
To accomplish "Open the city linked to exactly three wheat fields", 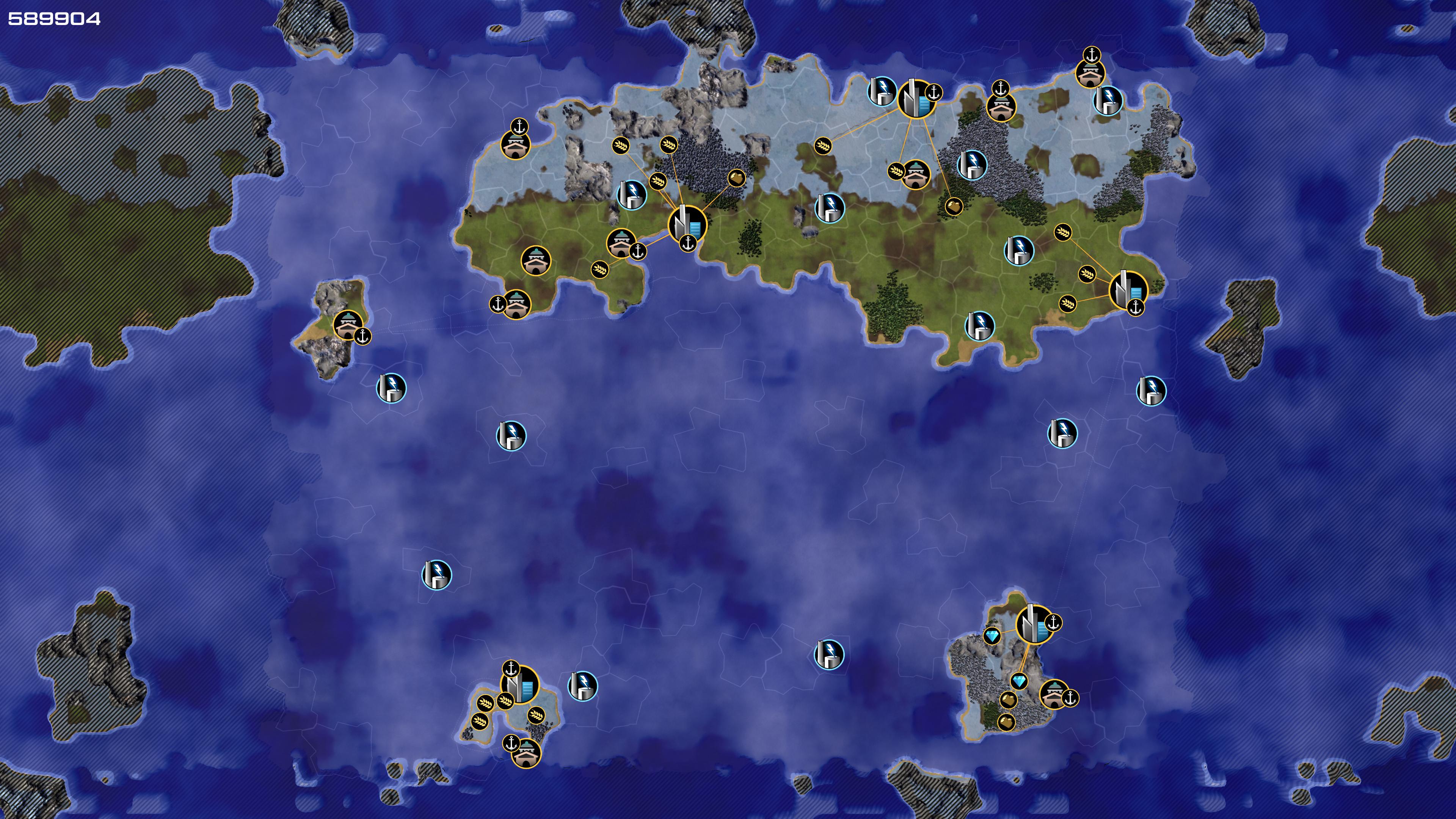I will [1128, 289].
